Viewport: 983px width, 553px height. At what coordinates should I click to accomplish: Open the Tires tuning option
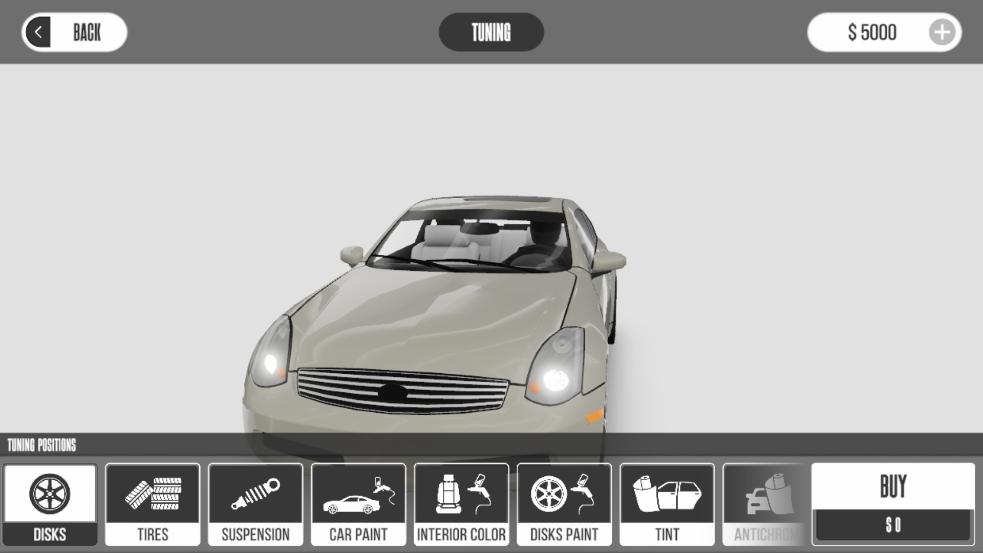(x=153, y=504)
